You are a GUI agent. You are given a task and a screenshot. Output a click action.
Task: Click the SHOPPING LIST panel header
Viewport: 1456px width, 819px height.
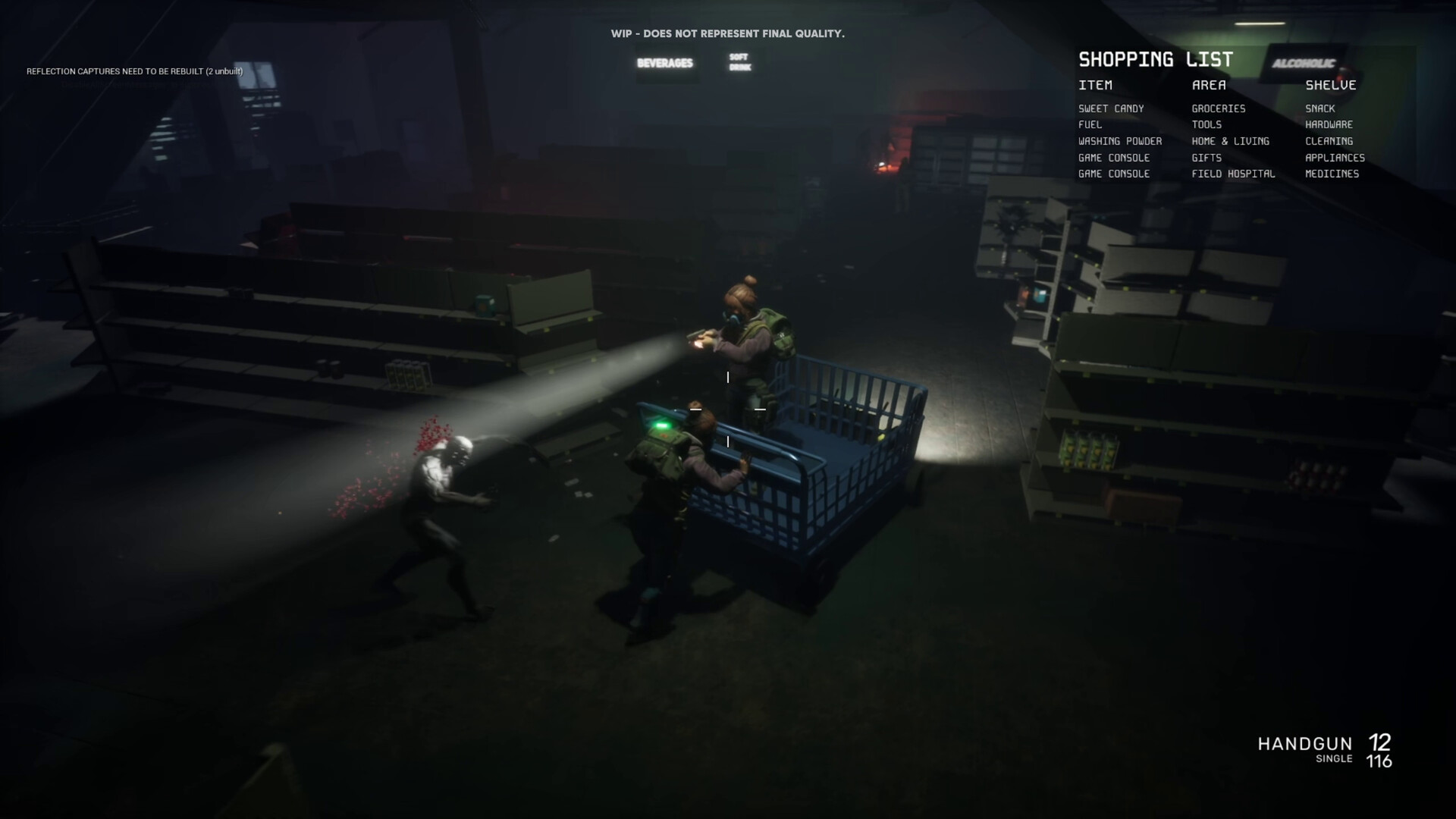coord(1156,58)
